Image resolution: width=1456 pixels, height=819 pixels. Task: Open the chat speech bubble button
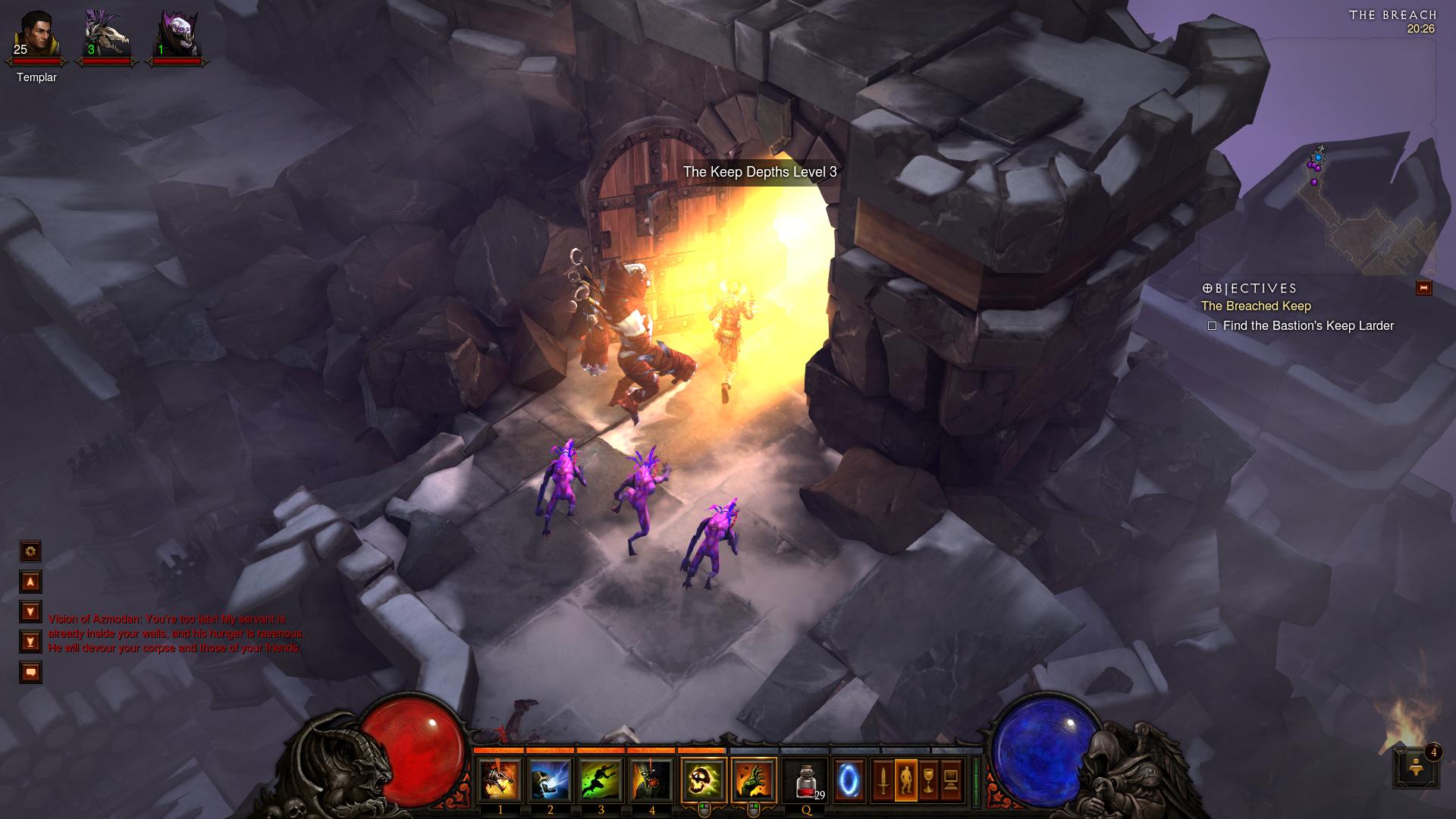30,673
